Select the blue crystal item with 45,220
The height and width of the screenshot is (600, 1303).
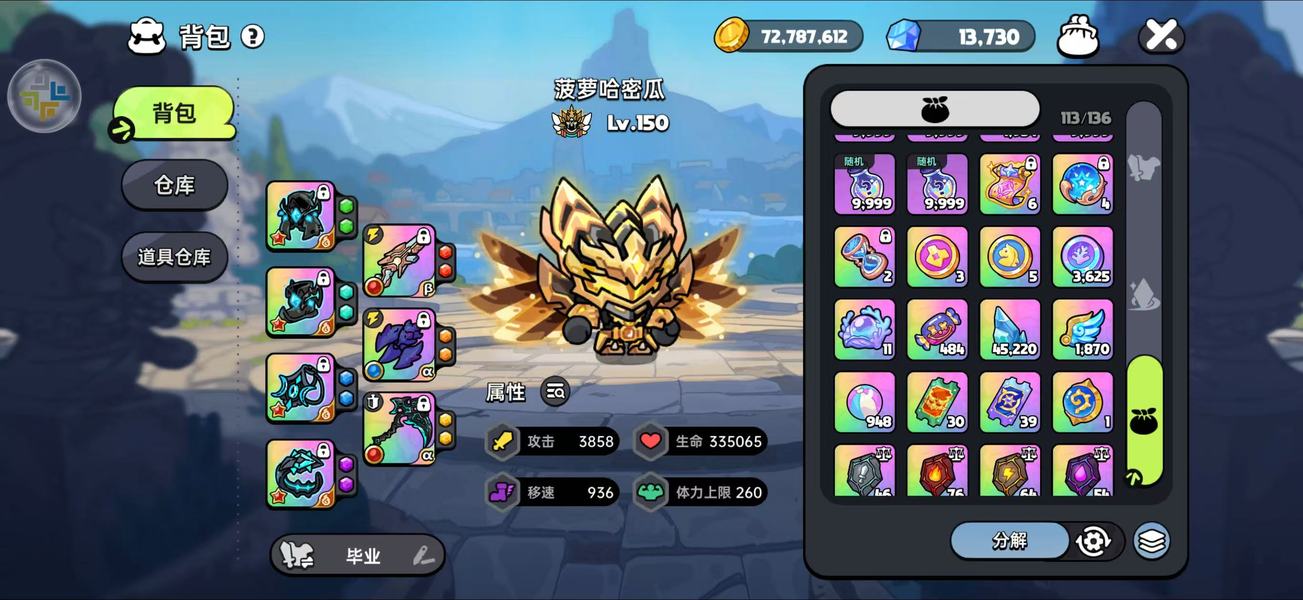pos(1010,329)
